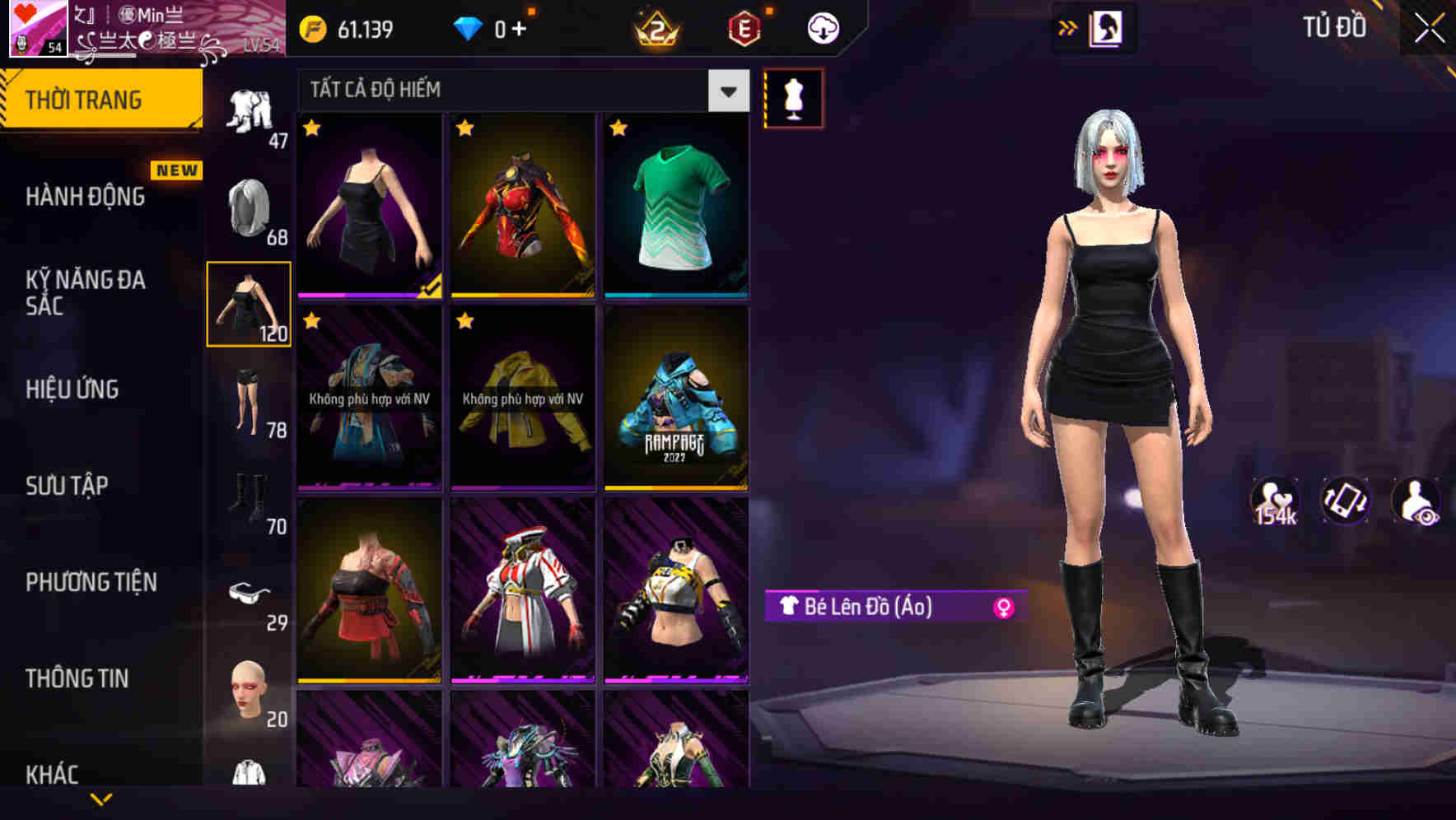
Task: Open the boots category icon showing 70
Action: click(250, 494)
